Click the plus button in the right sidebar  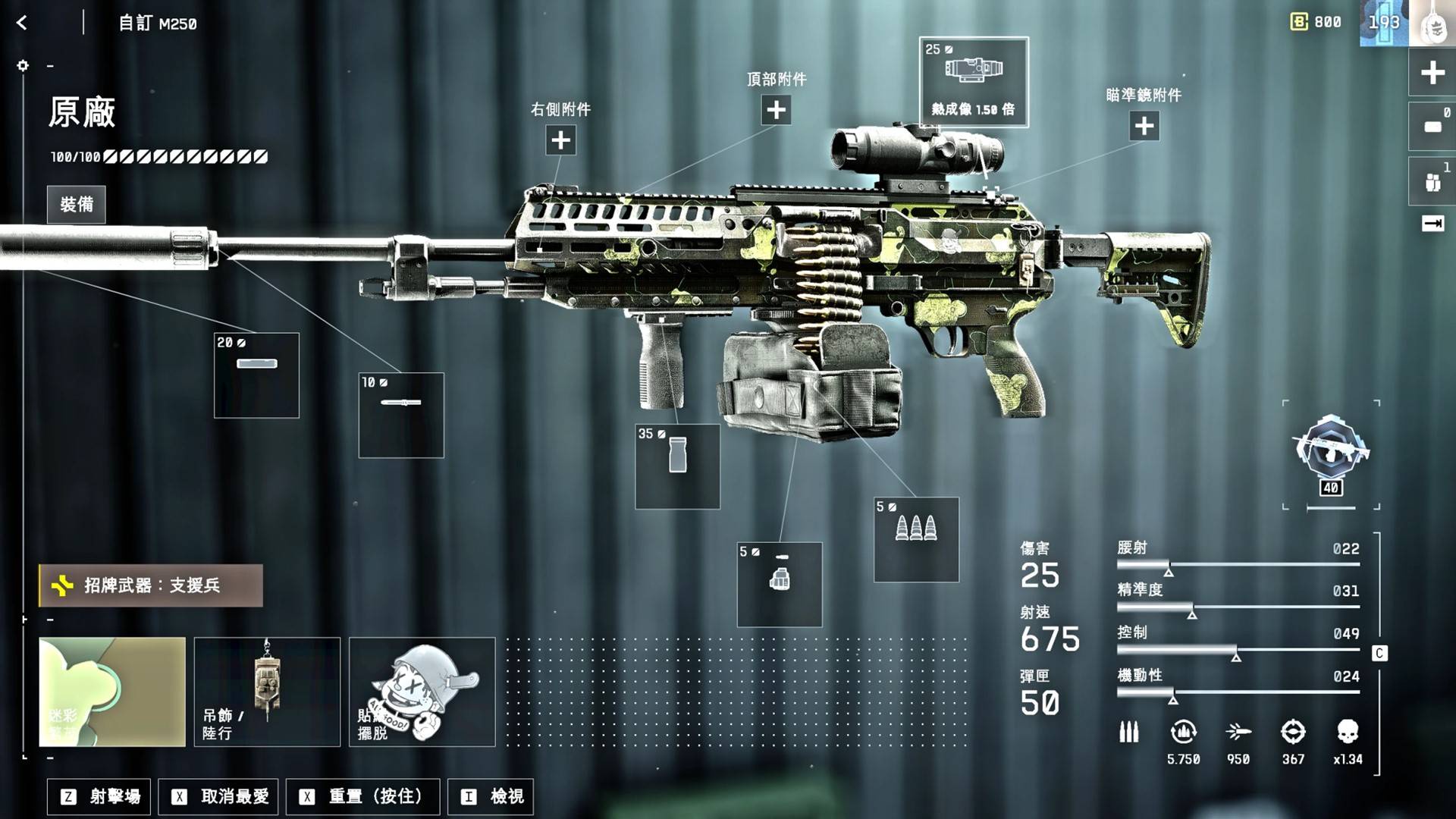(x=1432, y=73)
